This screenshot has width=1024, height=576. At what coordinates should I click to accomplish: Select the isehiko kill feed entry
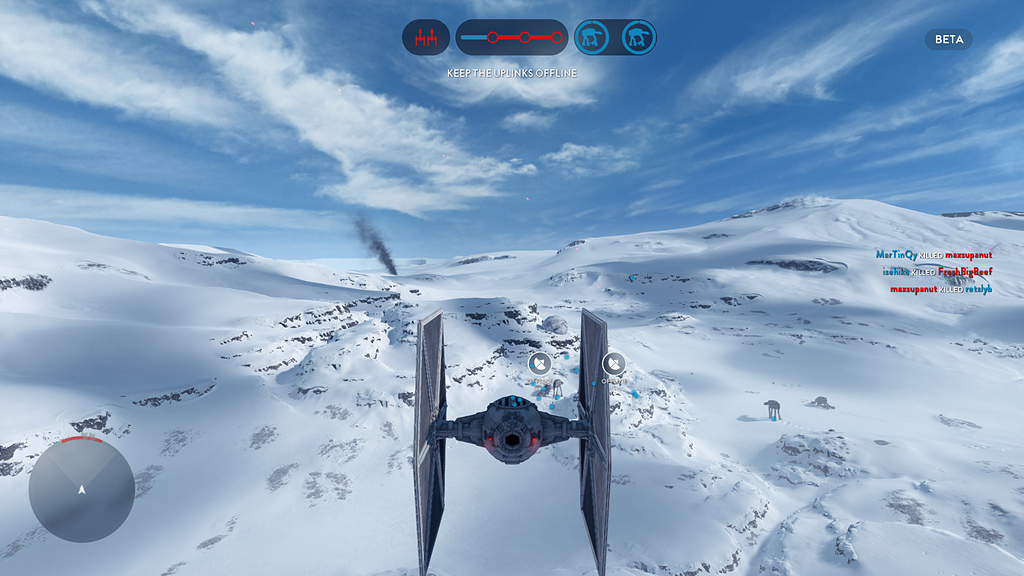[937, 272]
